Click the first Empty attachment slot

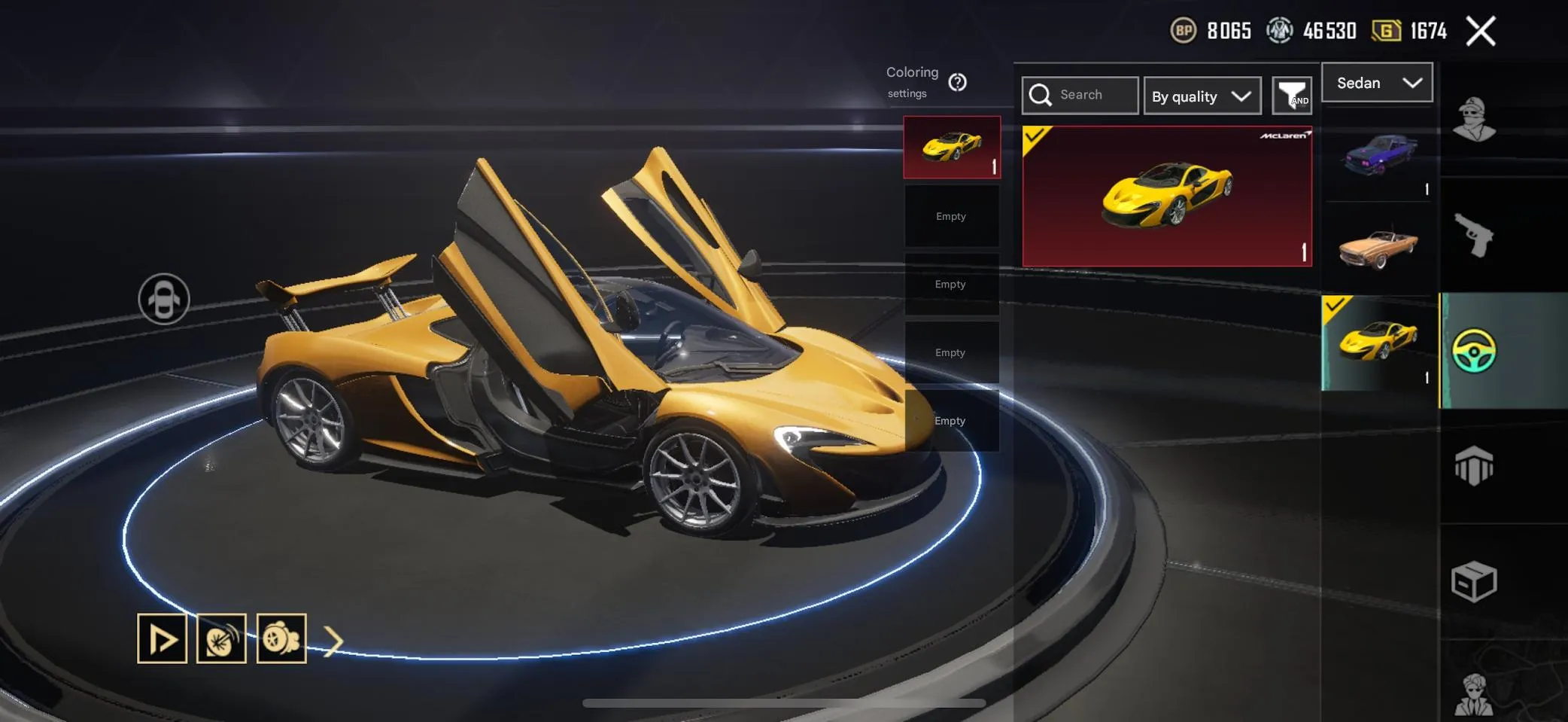(951, 216)
